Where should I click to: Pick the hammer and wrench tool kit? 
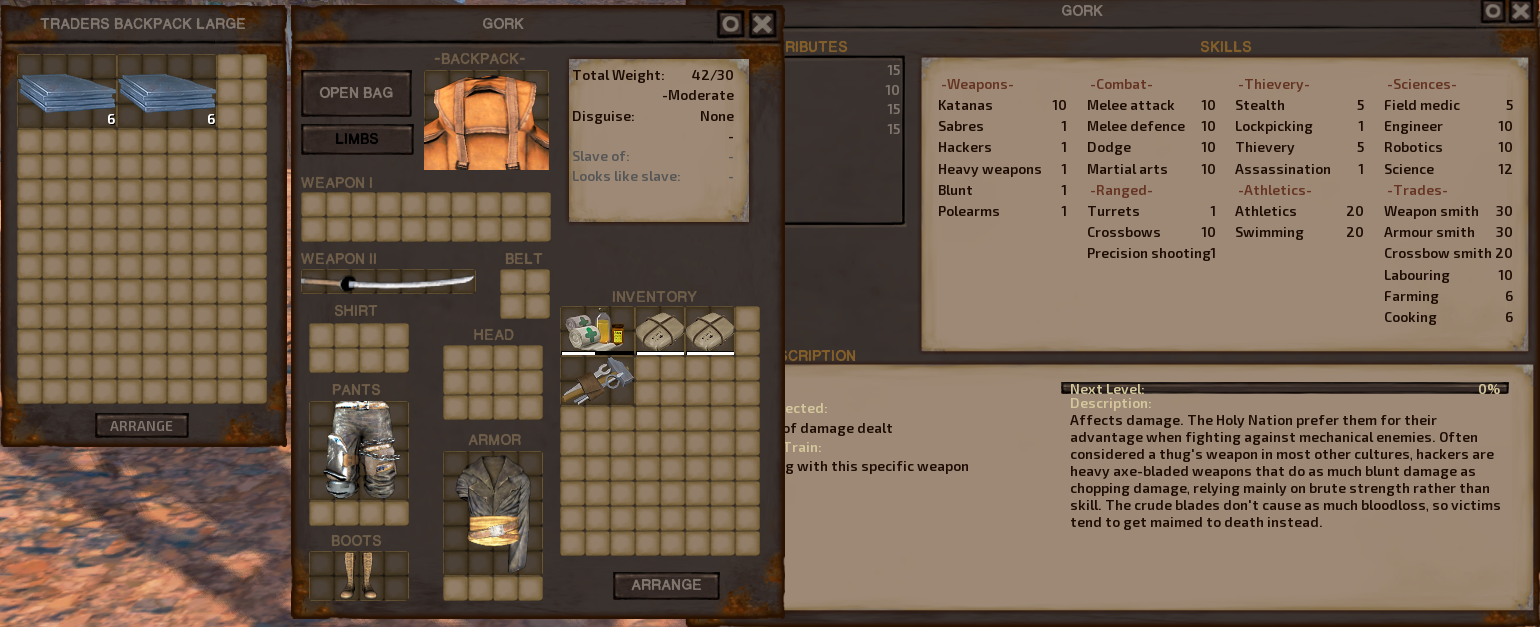point(597,381)
